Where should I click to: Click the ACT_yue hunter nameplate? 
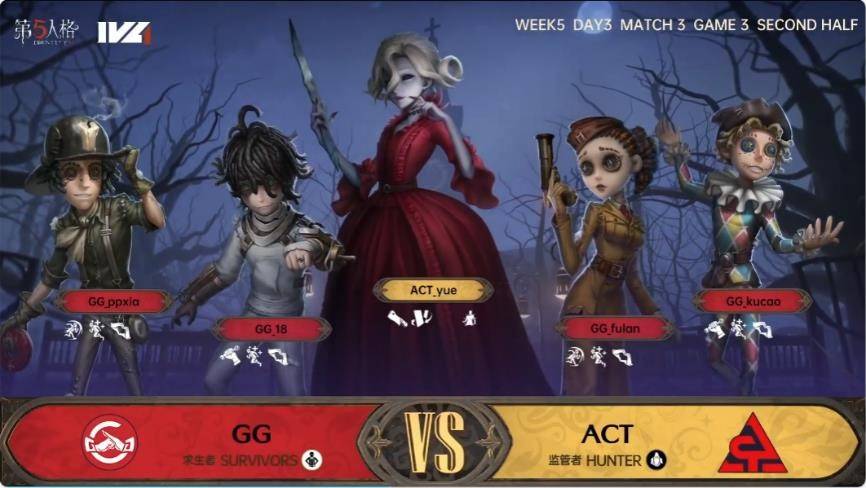tap(433, 290)
